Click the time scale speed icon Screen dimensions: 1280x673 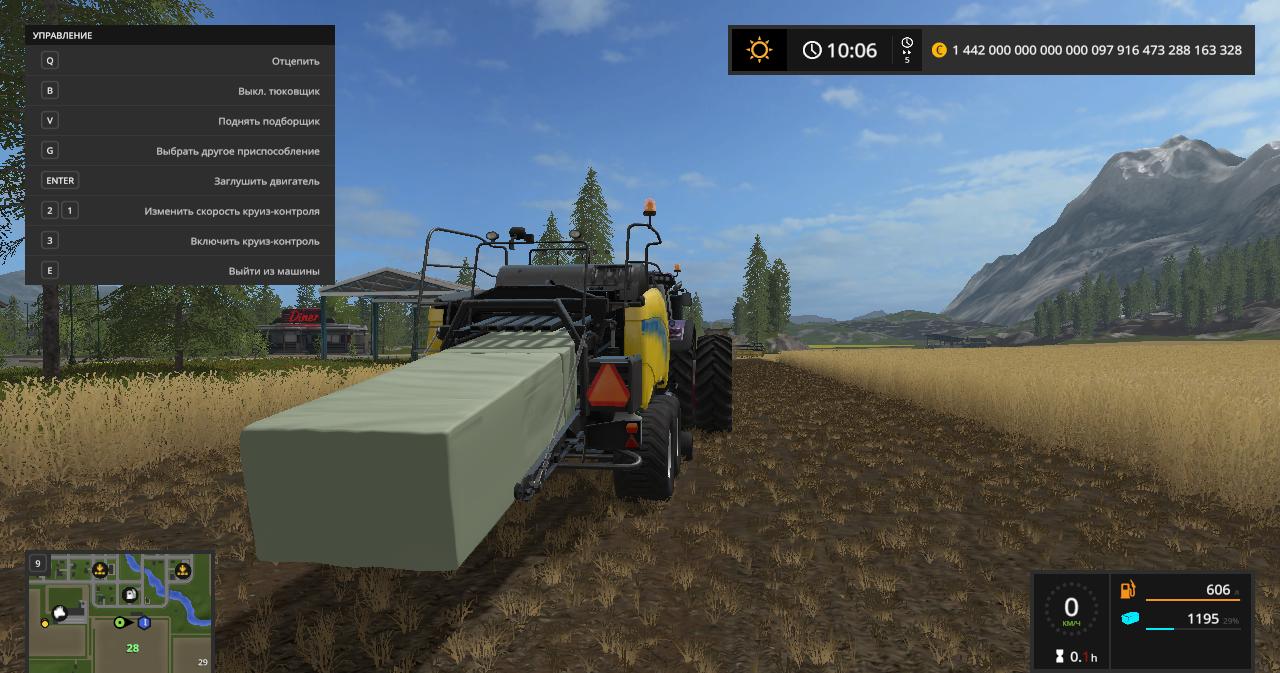907,50
